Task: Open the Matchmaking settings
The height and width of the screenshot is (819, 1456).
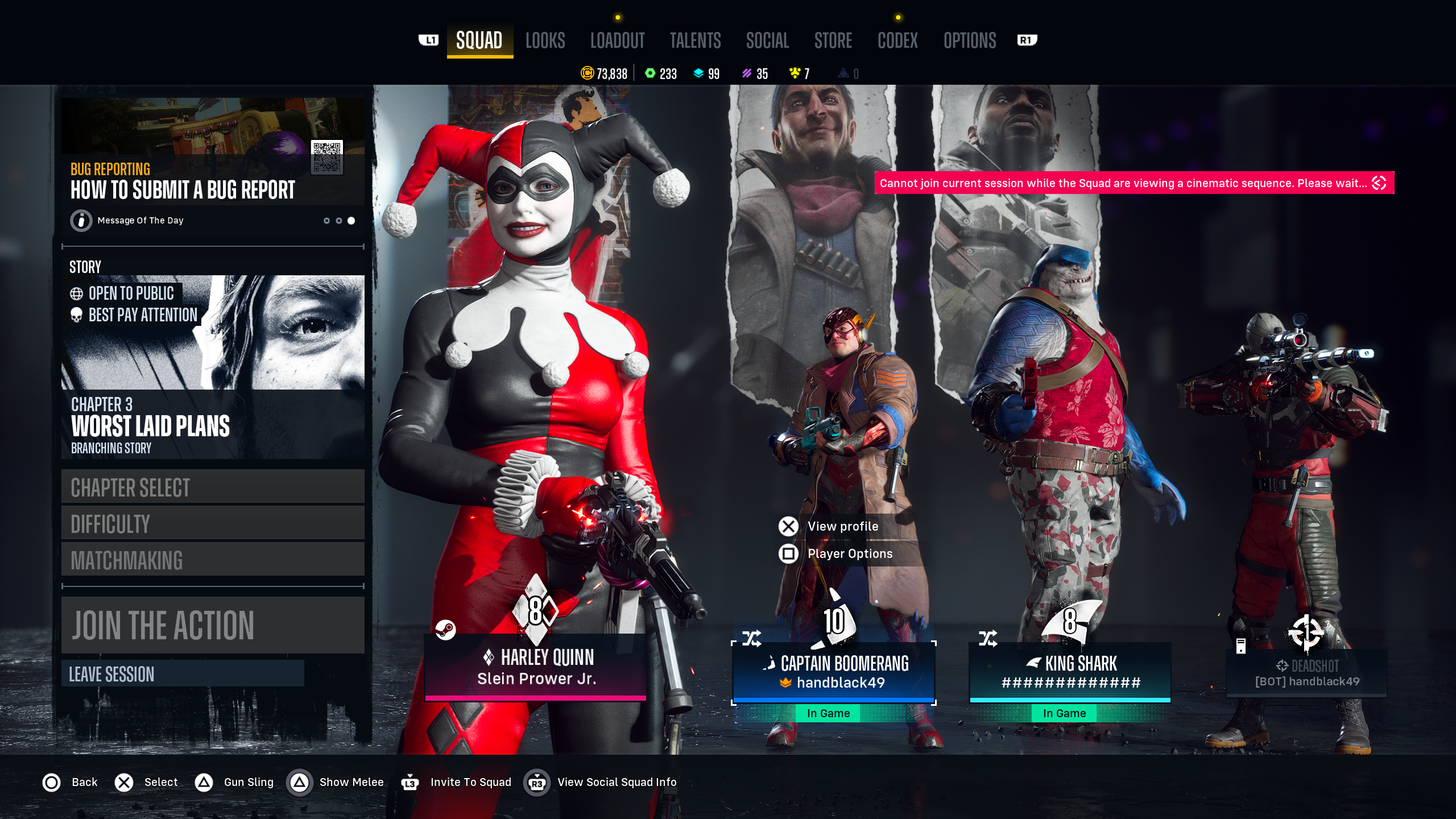Action: [212, 560]
